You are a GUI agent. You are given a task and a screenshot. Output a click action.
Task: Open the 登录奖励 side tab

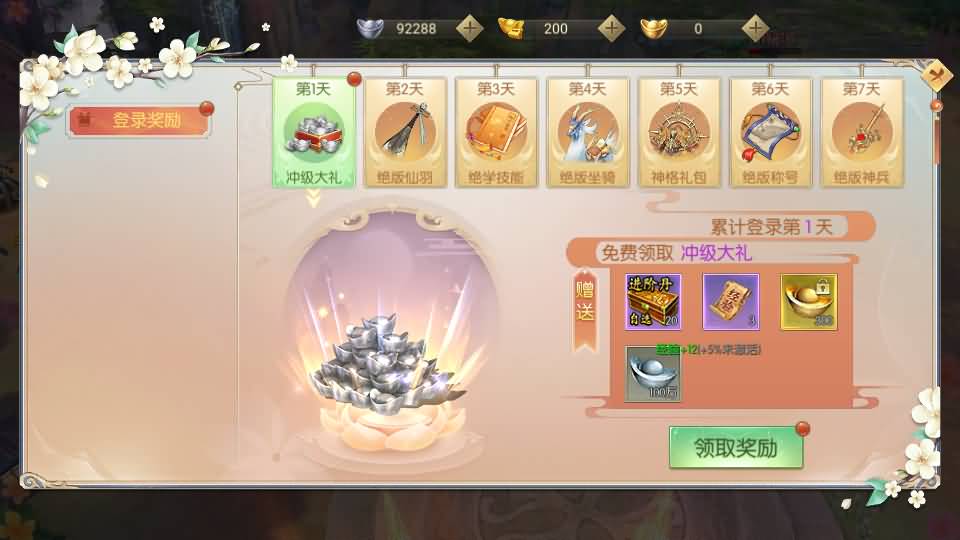coord(139,121)
